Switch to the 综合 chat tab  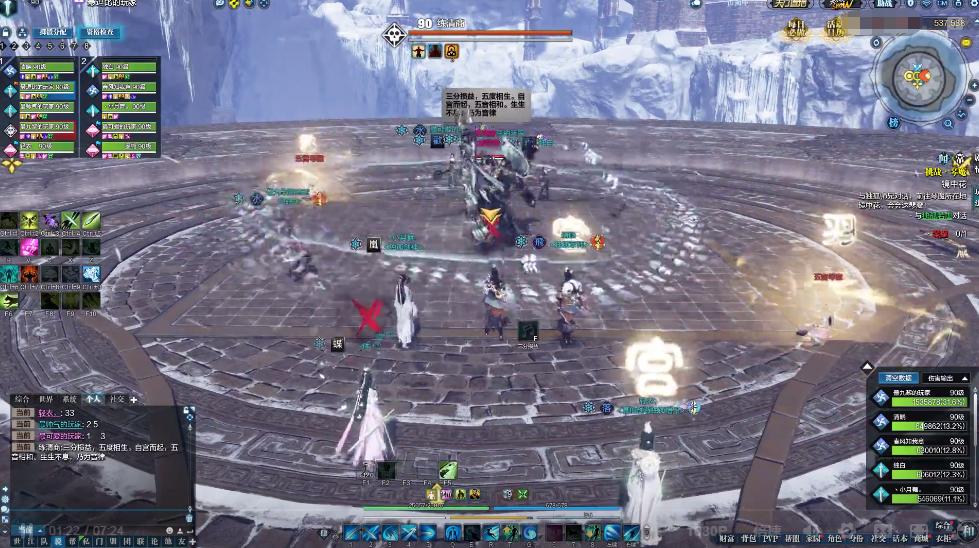[x=22, y=399]
